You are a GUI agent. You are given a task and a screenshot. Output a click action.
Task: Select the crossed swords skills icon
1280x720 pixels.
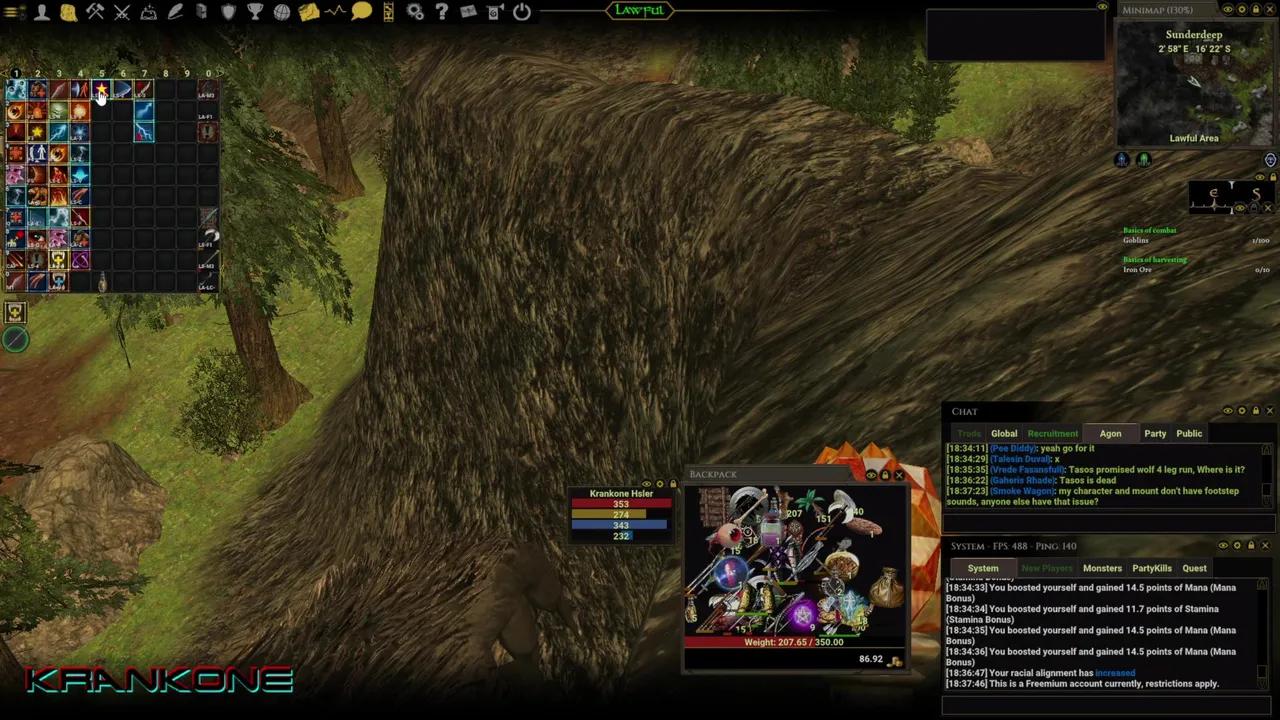[121, 11]
